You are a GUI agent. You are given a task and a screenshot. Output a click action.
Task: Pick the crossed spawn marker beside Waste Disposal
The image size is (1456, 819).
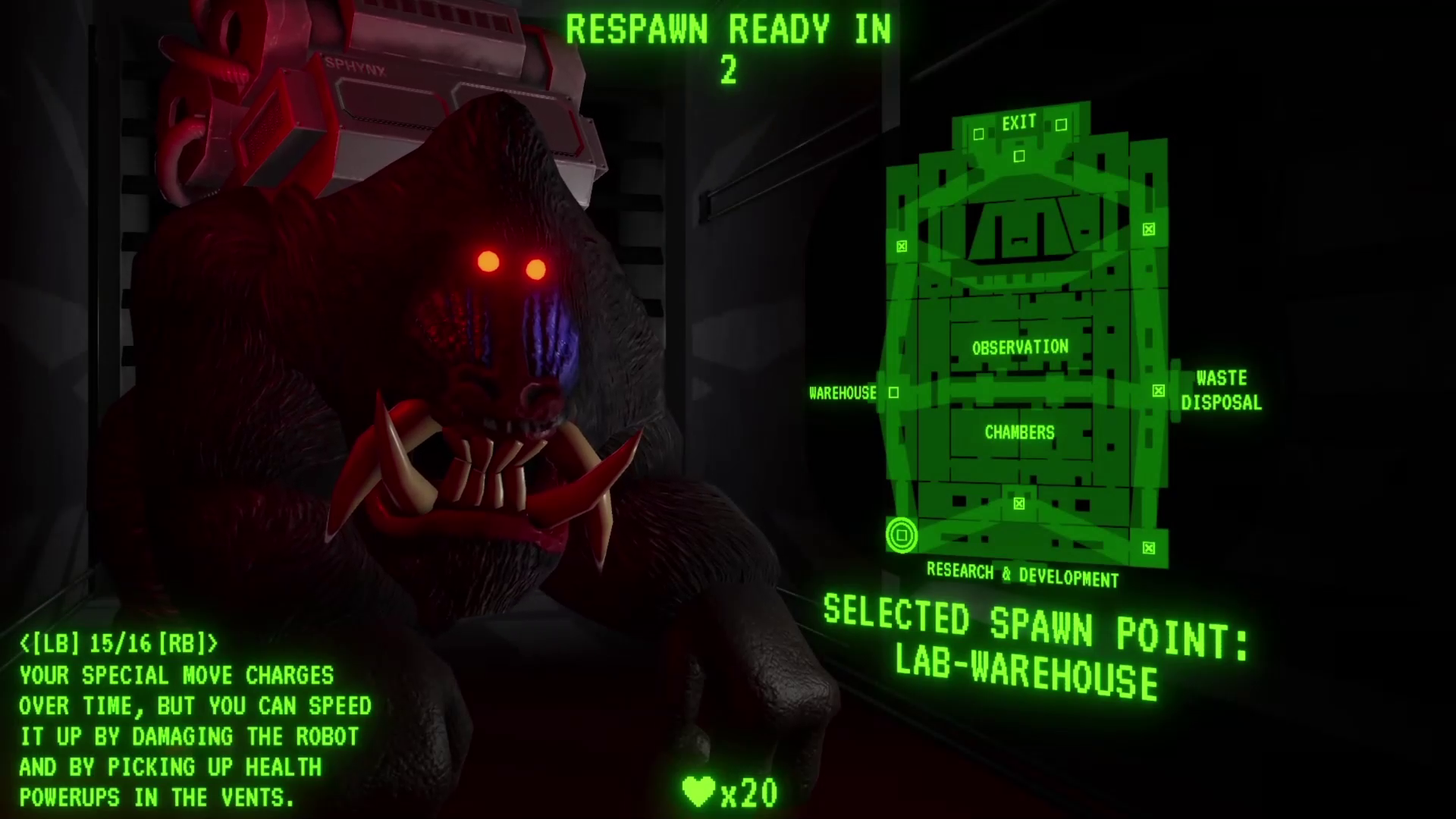click(1158, 391)
